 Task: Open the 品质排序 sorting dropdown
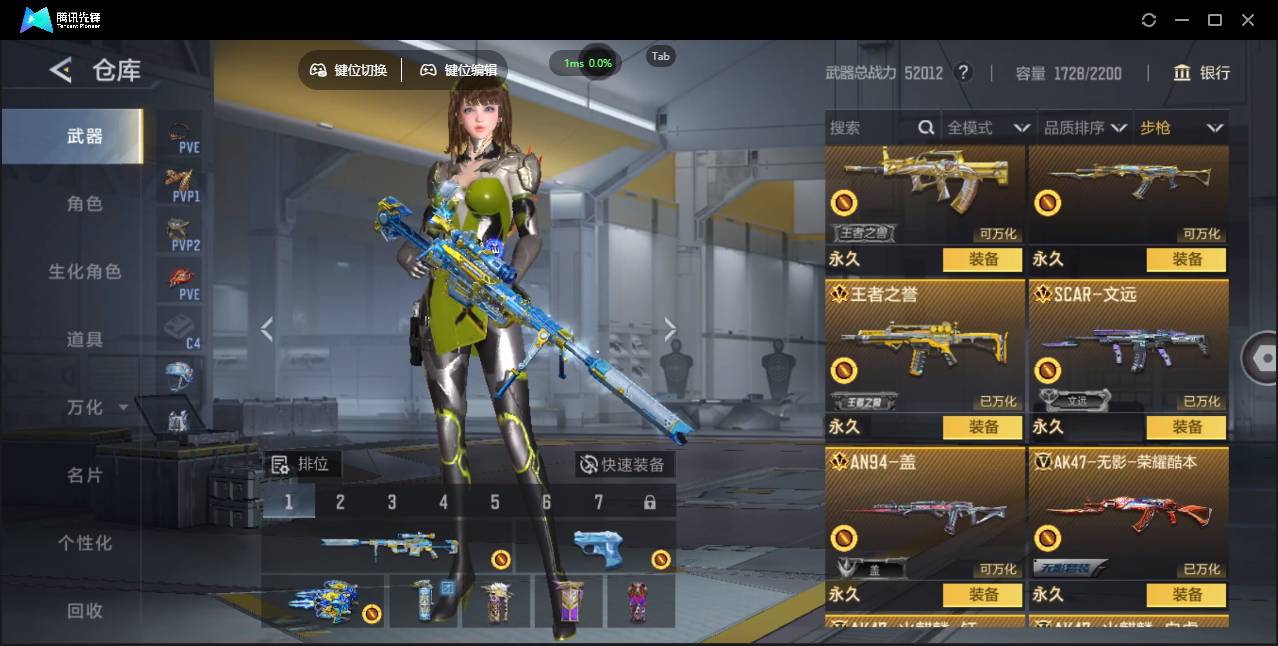click(x=1085, y=128)
